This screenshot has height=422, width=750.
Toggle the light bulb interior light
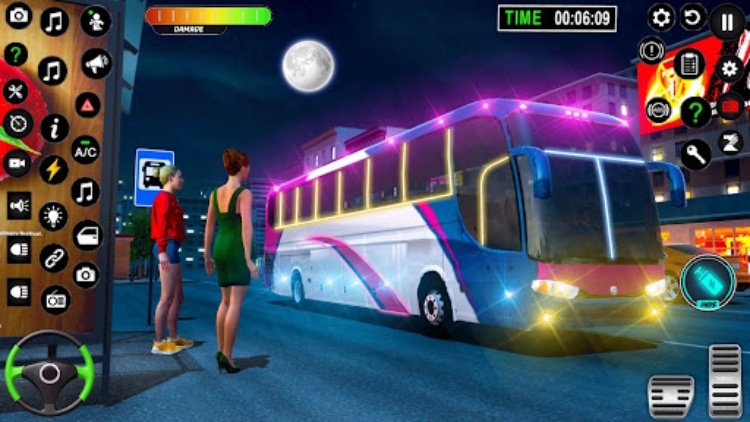53,214
